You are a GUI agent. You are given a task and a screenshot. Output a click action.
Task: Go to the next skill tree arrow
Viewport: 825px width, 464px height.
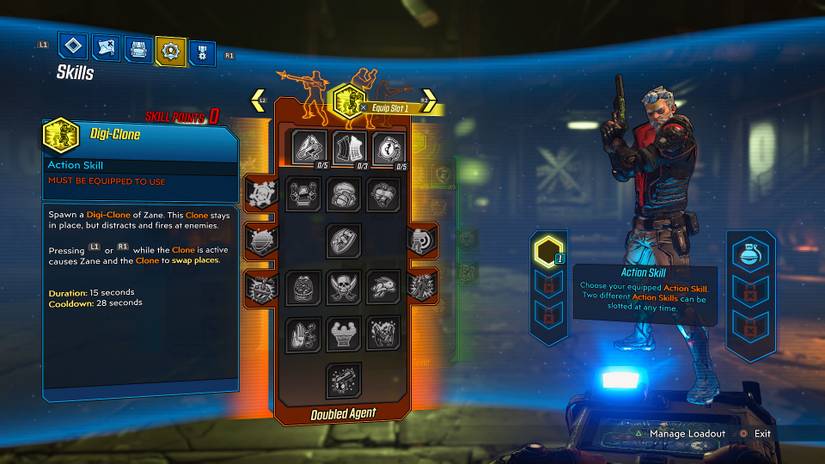click(x=424, y=101)
